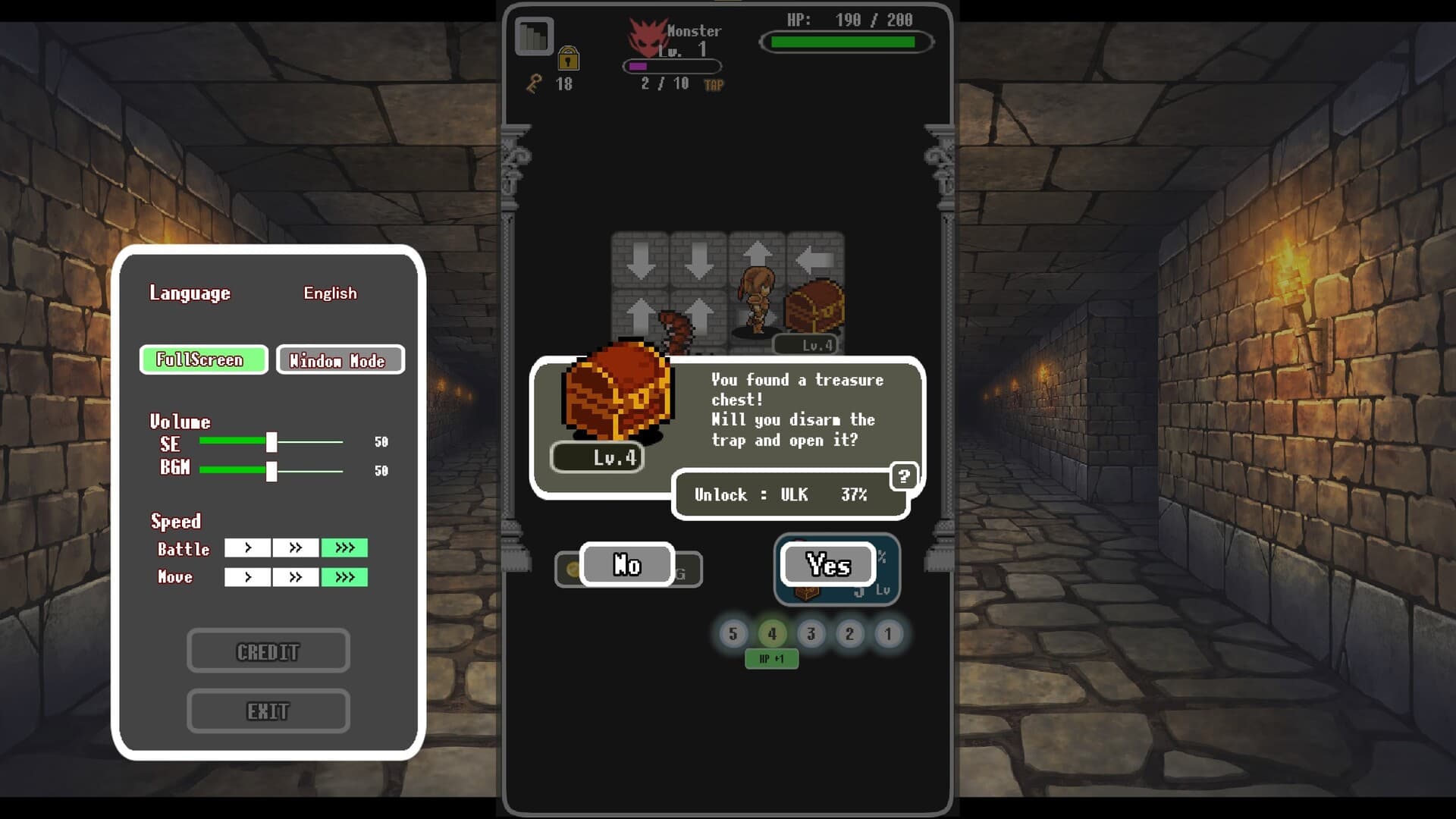Screen dimensions: 1456x819
Task: Open the CREDIT screen
Action: (268, 650)
